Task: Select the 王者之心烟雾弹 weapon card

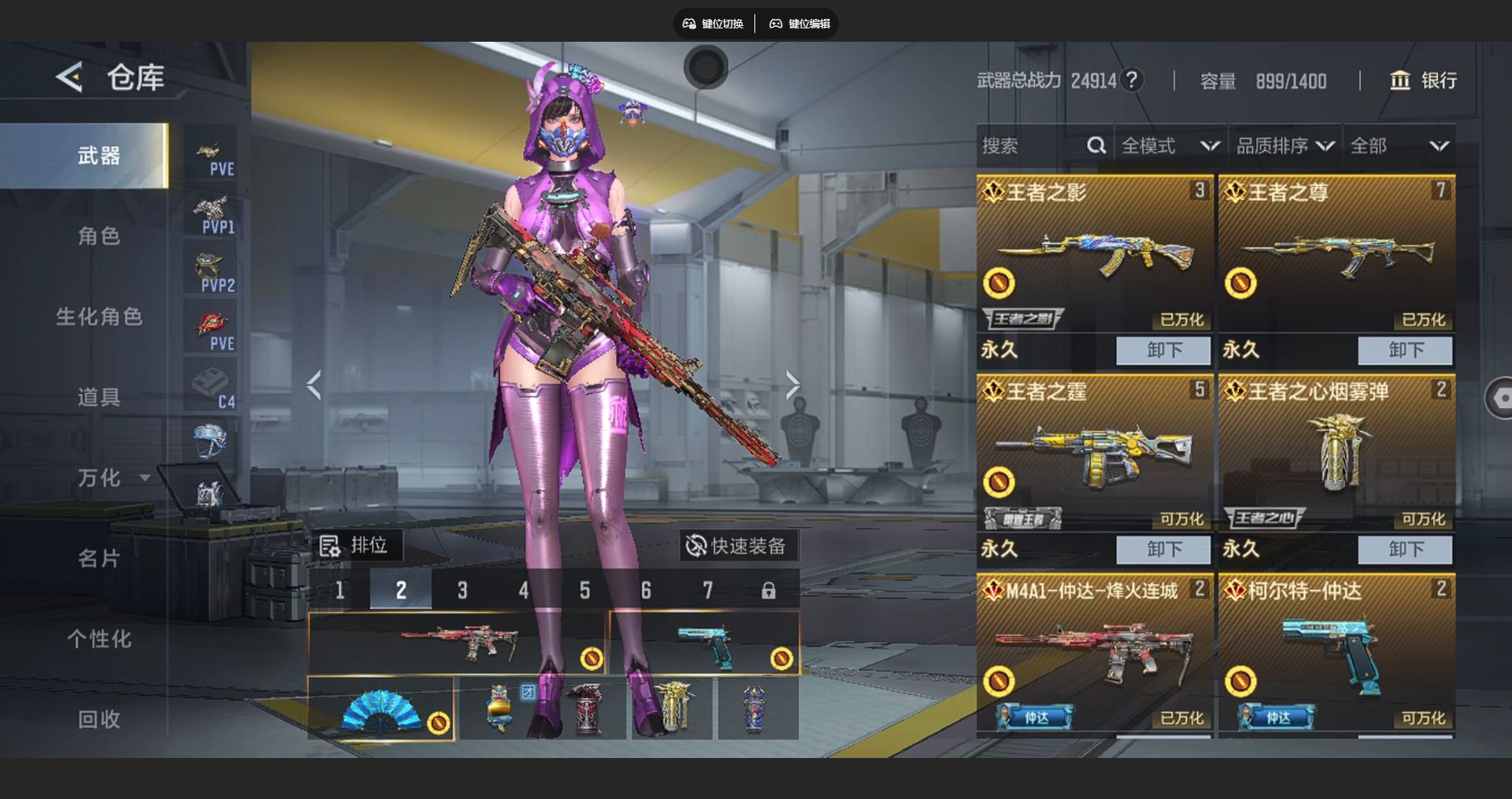Action: coord(1336,453)
